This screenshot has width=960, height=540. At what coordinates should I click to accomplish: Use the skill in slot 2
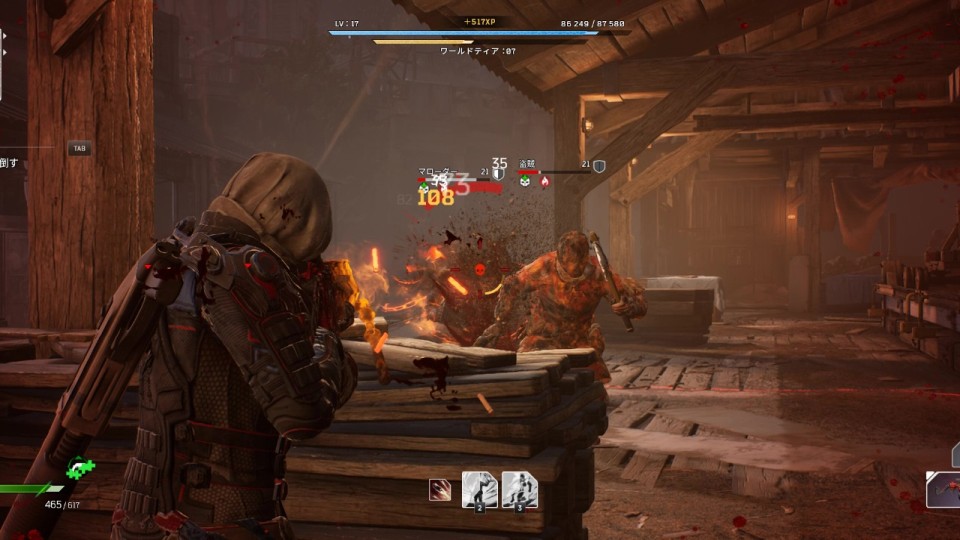tap(479, 490)
